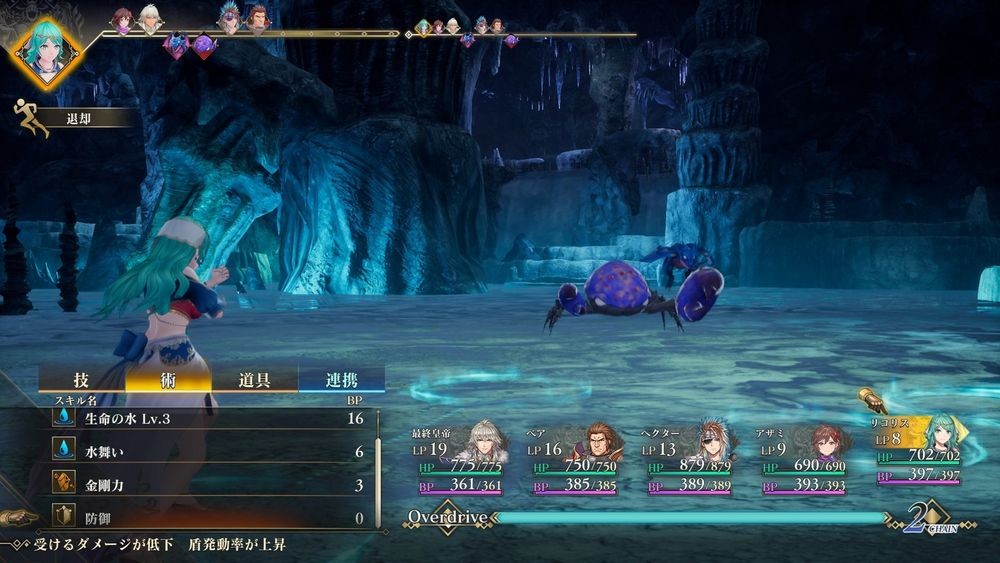This screenshot has height=563, width=1000.
Task: Choose the 連携 combo tab
Action: [341, 380]
